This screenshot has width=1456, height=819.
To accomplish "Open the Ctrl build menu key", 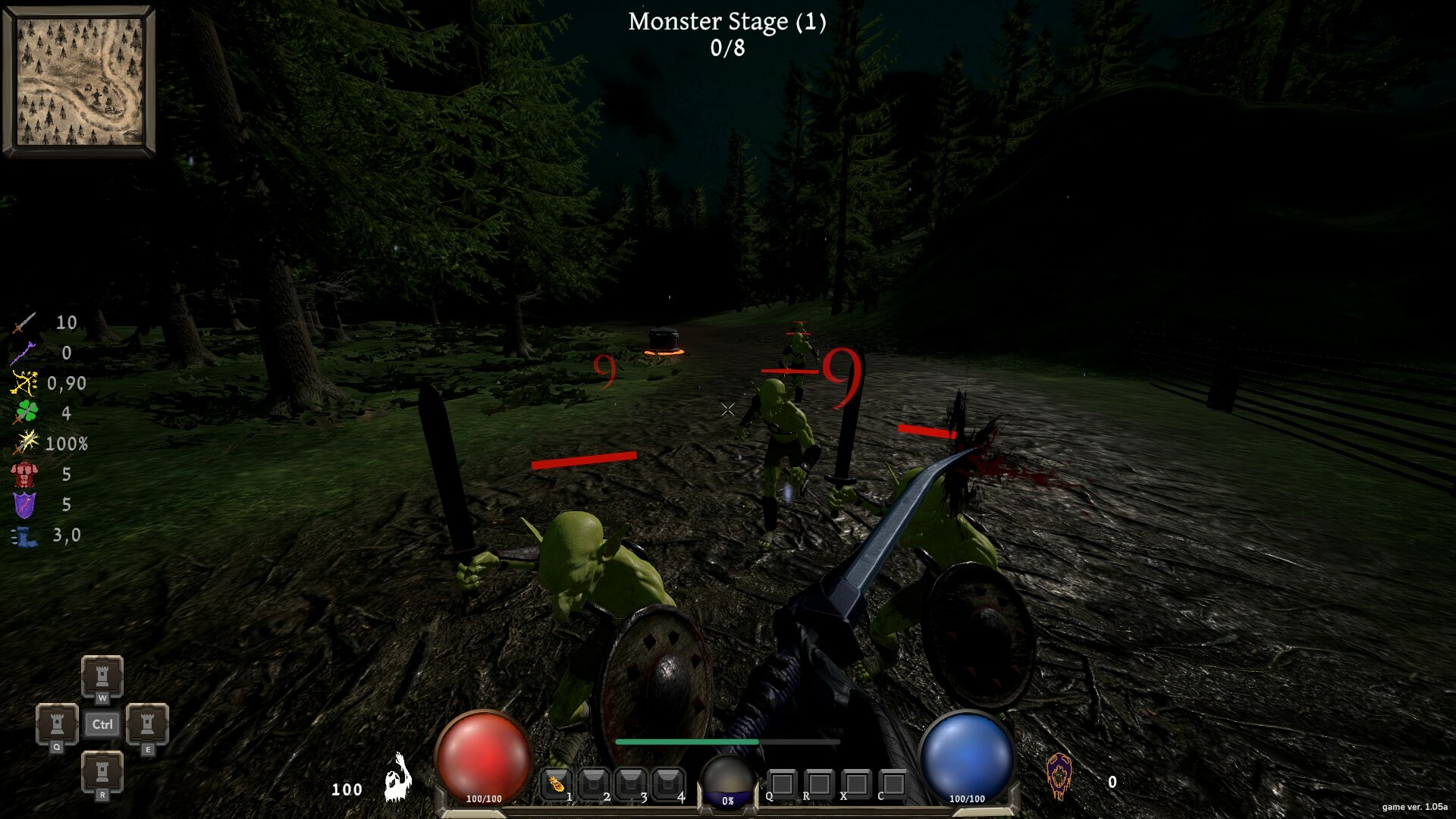I will (102, 724).
